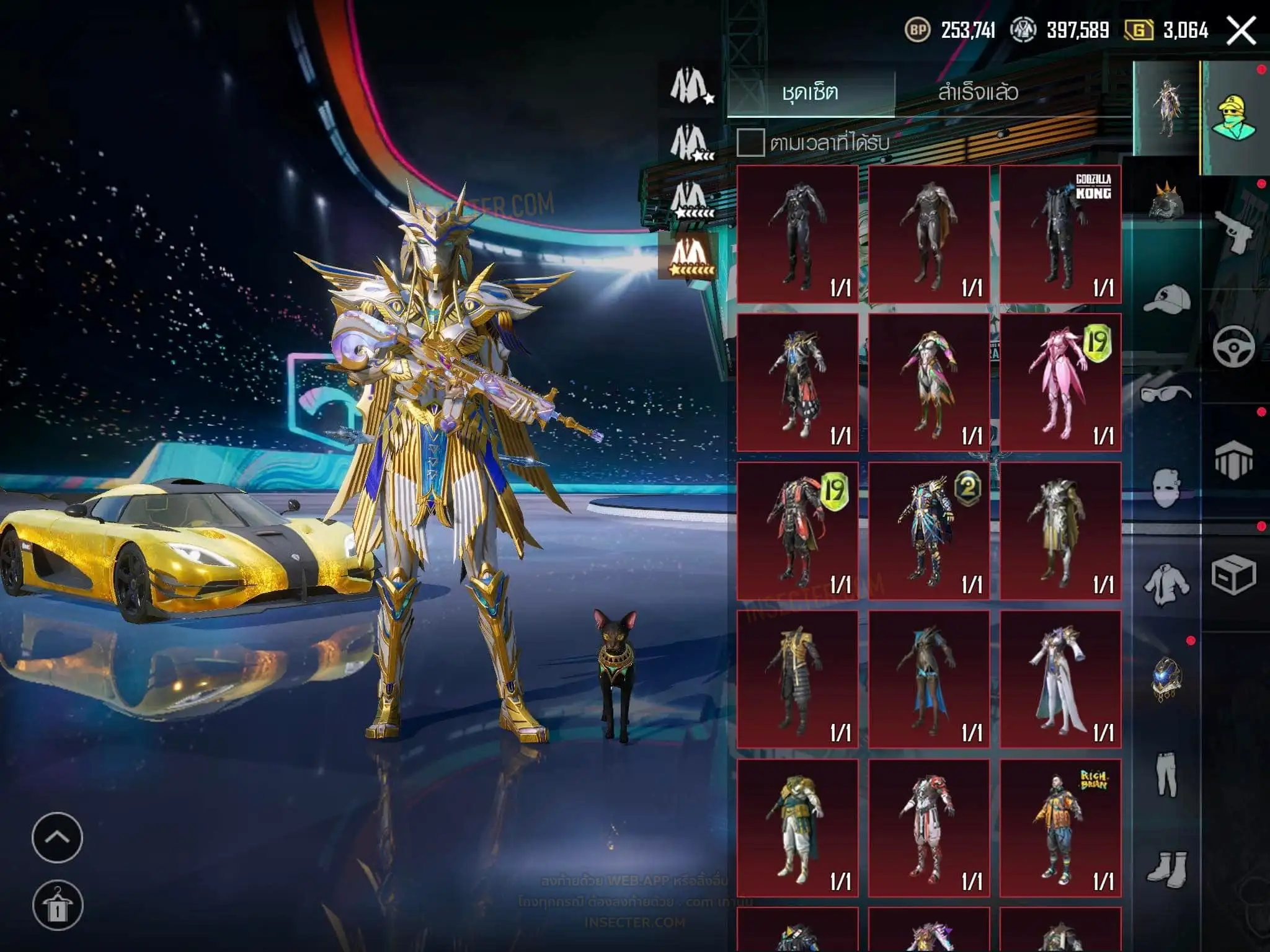Select the Godzilla vs Kong outfit set

[x=1060, y=234]
